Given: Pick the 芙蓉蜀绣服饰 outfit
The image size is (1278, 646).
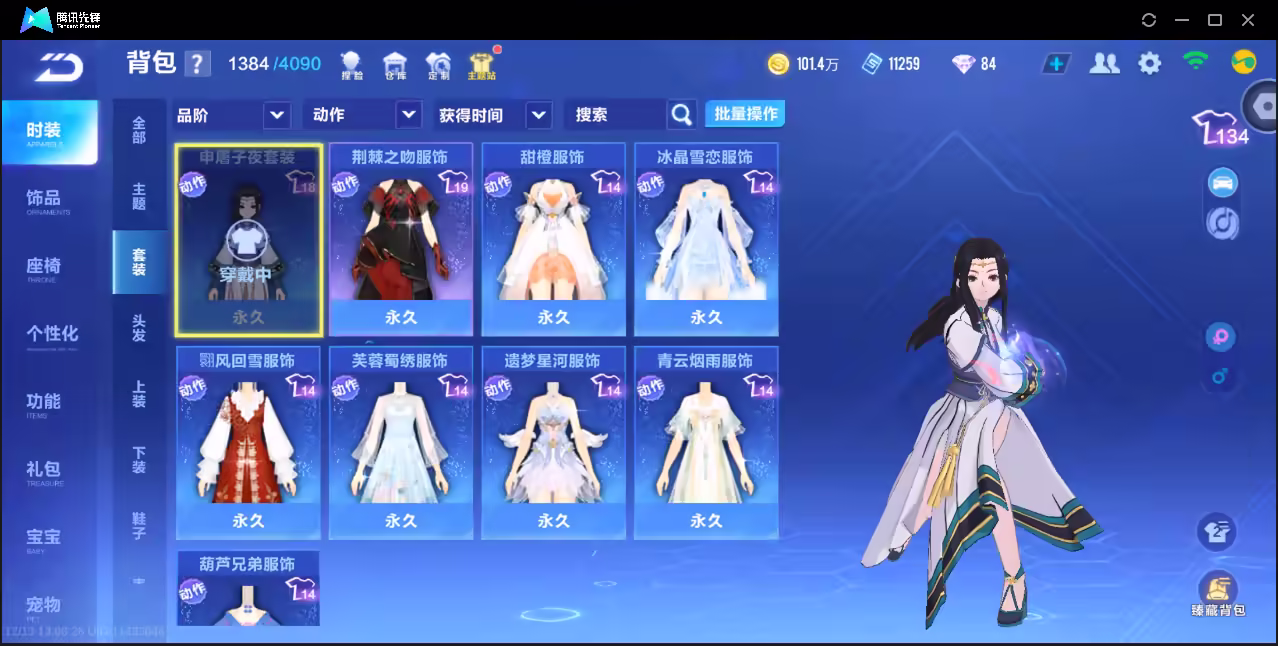Looking at the screenshot, I should [x=400, y=443].
